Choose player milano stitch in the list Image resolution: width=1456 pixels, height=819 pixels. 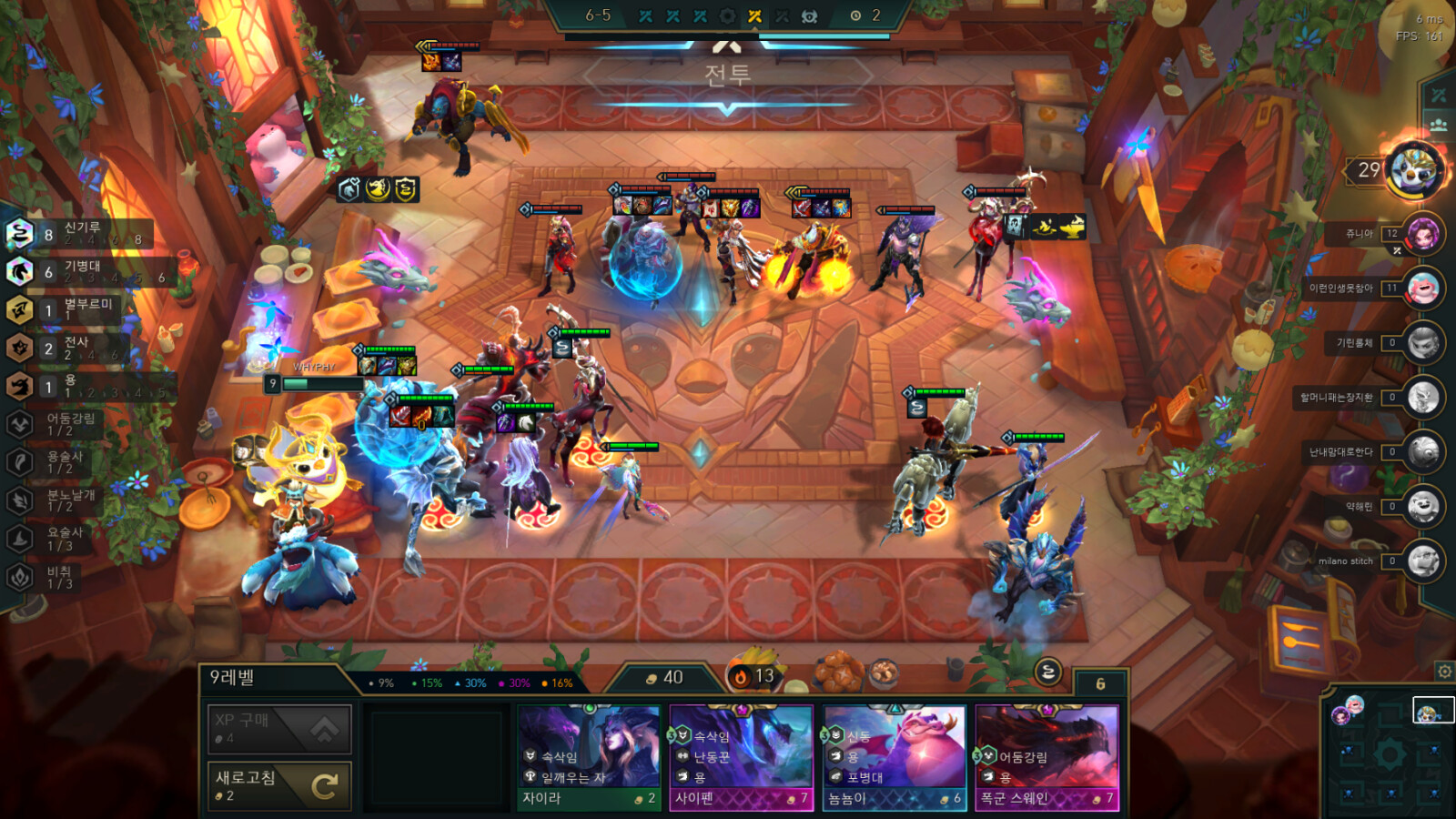[x=1422, y=561]
